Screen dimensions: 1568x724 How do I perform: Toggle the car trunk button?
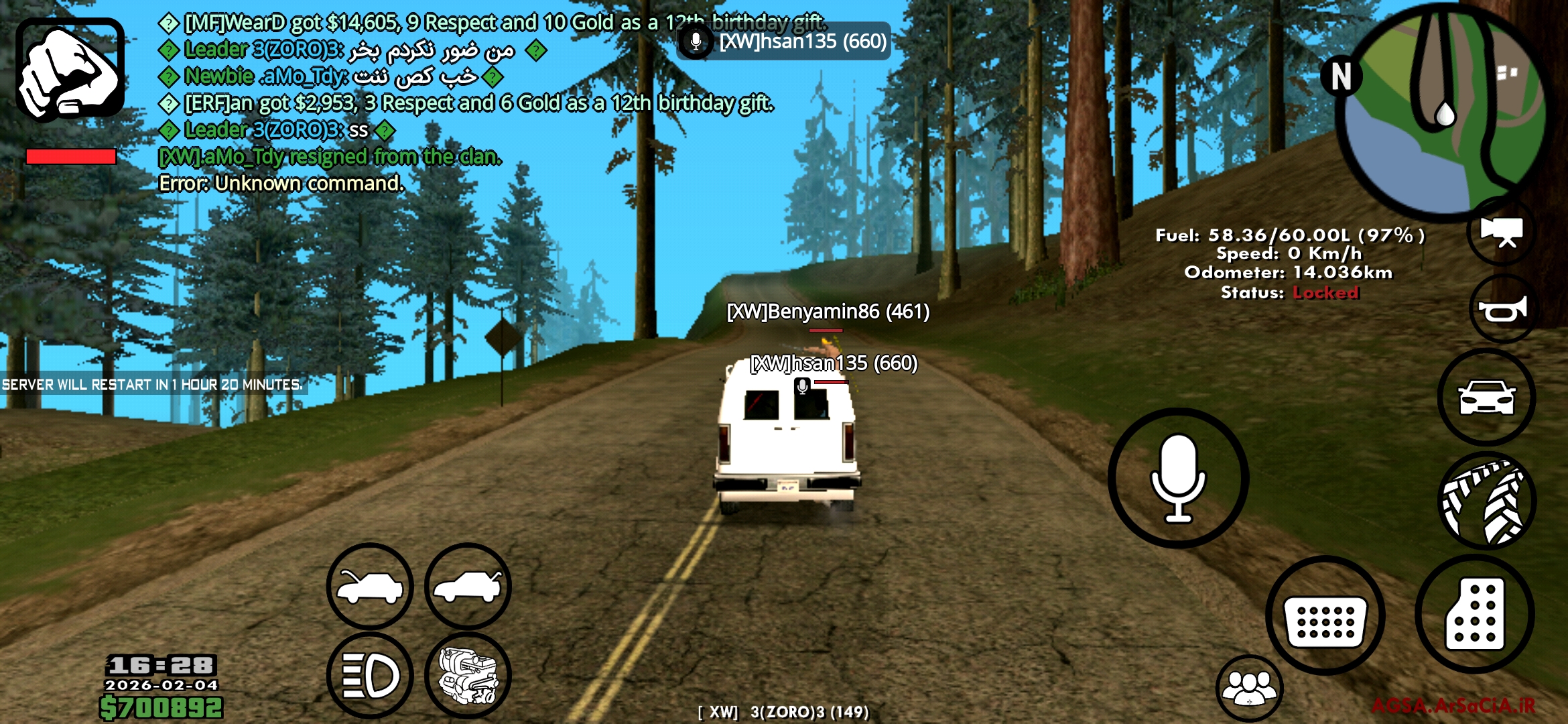[x=468, y=586]
